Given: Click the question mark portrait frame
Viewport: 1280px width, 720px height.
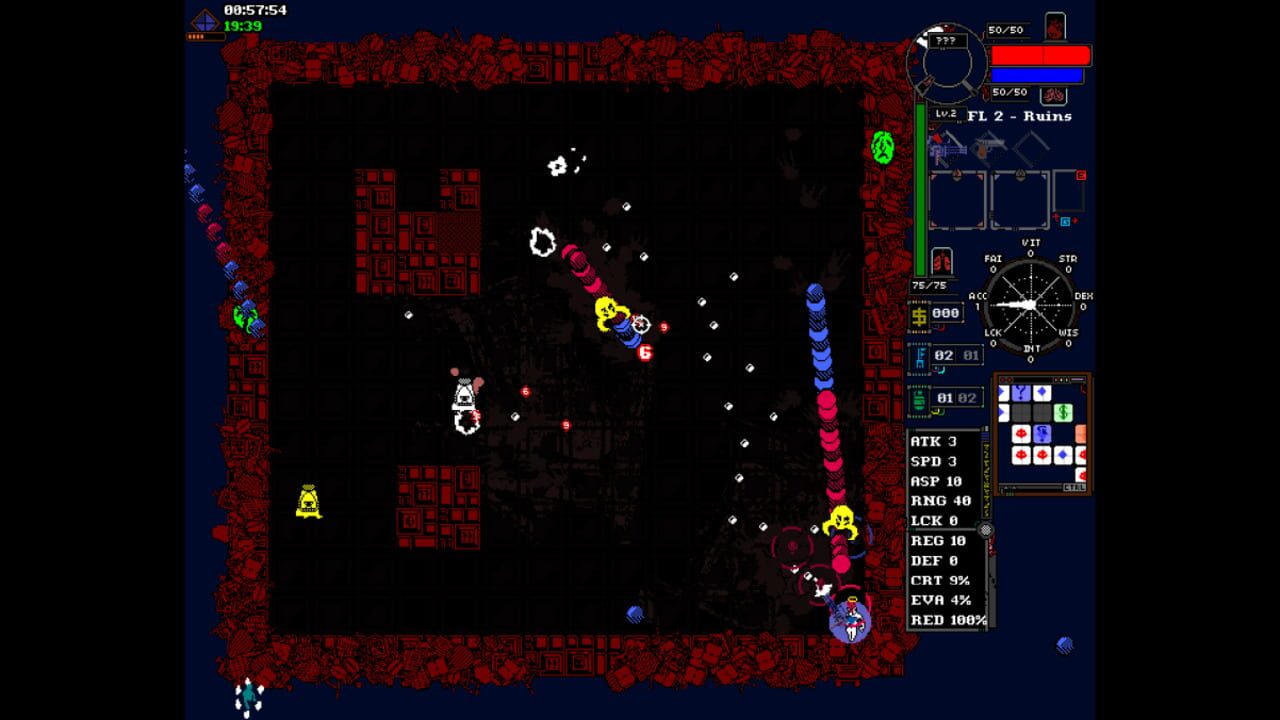Looking at the screenshot, I should coord(948,42).
